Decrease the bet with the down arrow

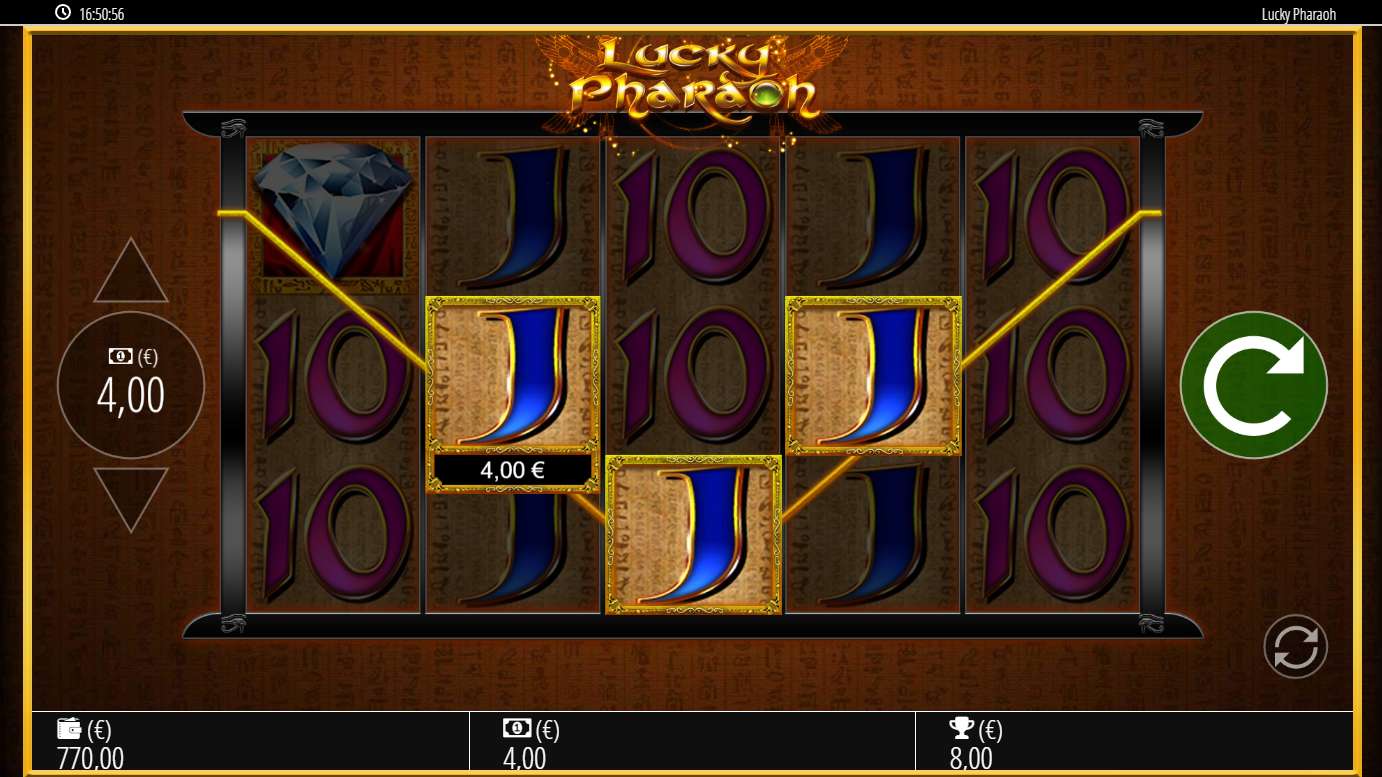pos(131,496)
